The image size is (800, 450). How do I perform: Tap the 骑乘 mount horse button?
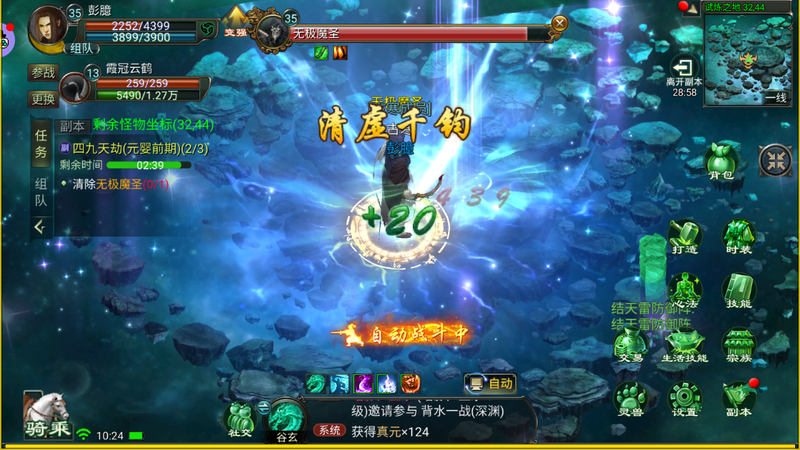(x=46, y=414)
